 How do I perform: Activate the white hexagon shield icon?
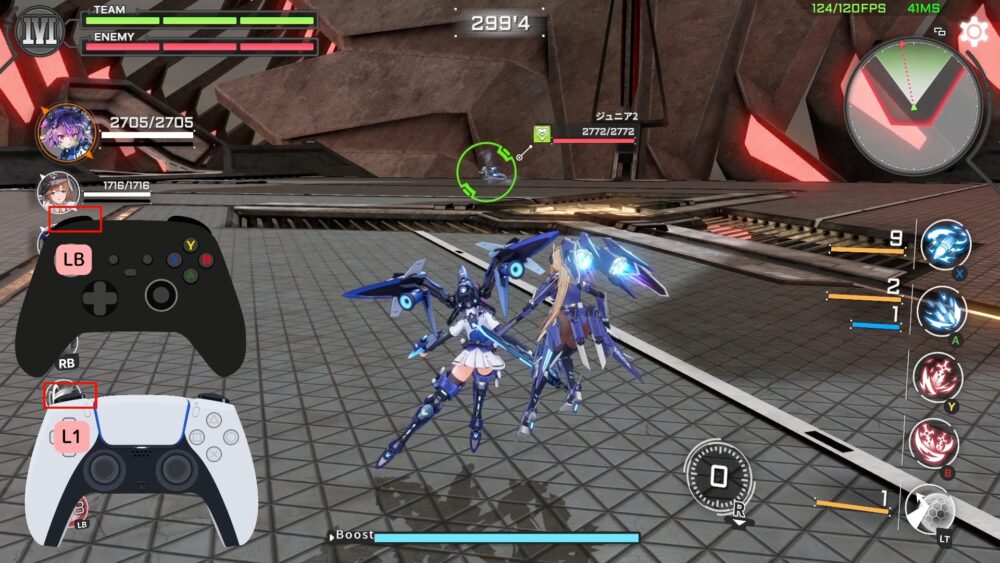[929, 508]
